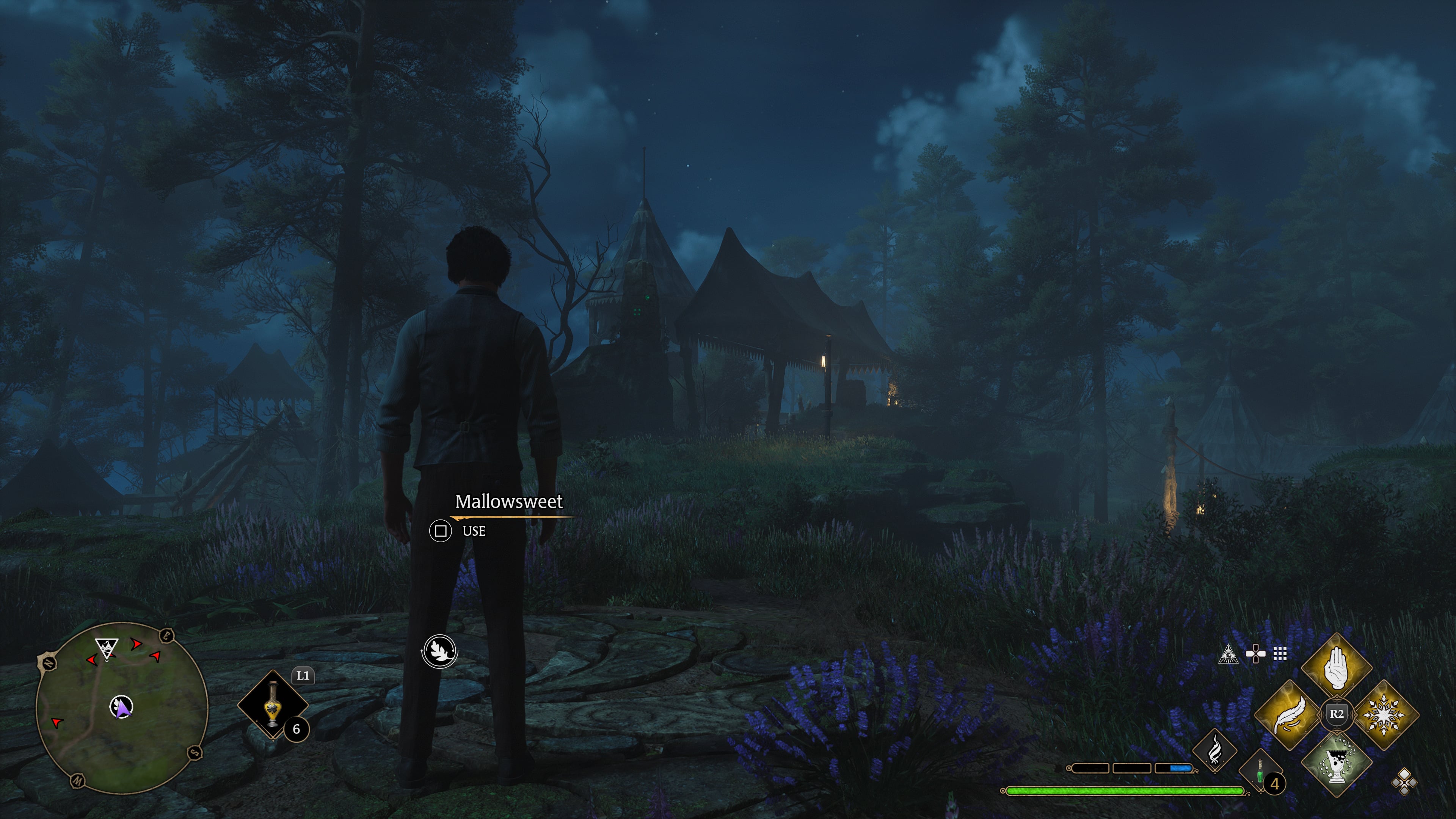Cast the feather Wingardium Leviosa spell

(1289, 715)
